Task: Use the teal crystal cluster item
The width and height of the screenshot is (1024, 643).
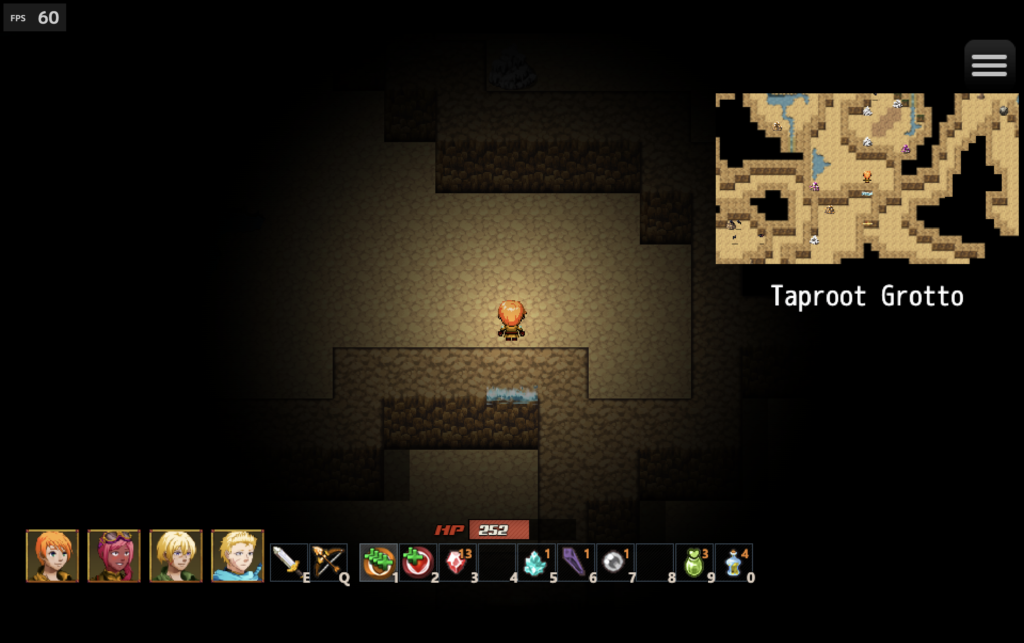Action: tap(536, 562)
